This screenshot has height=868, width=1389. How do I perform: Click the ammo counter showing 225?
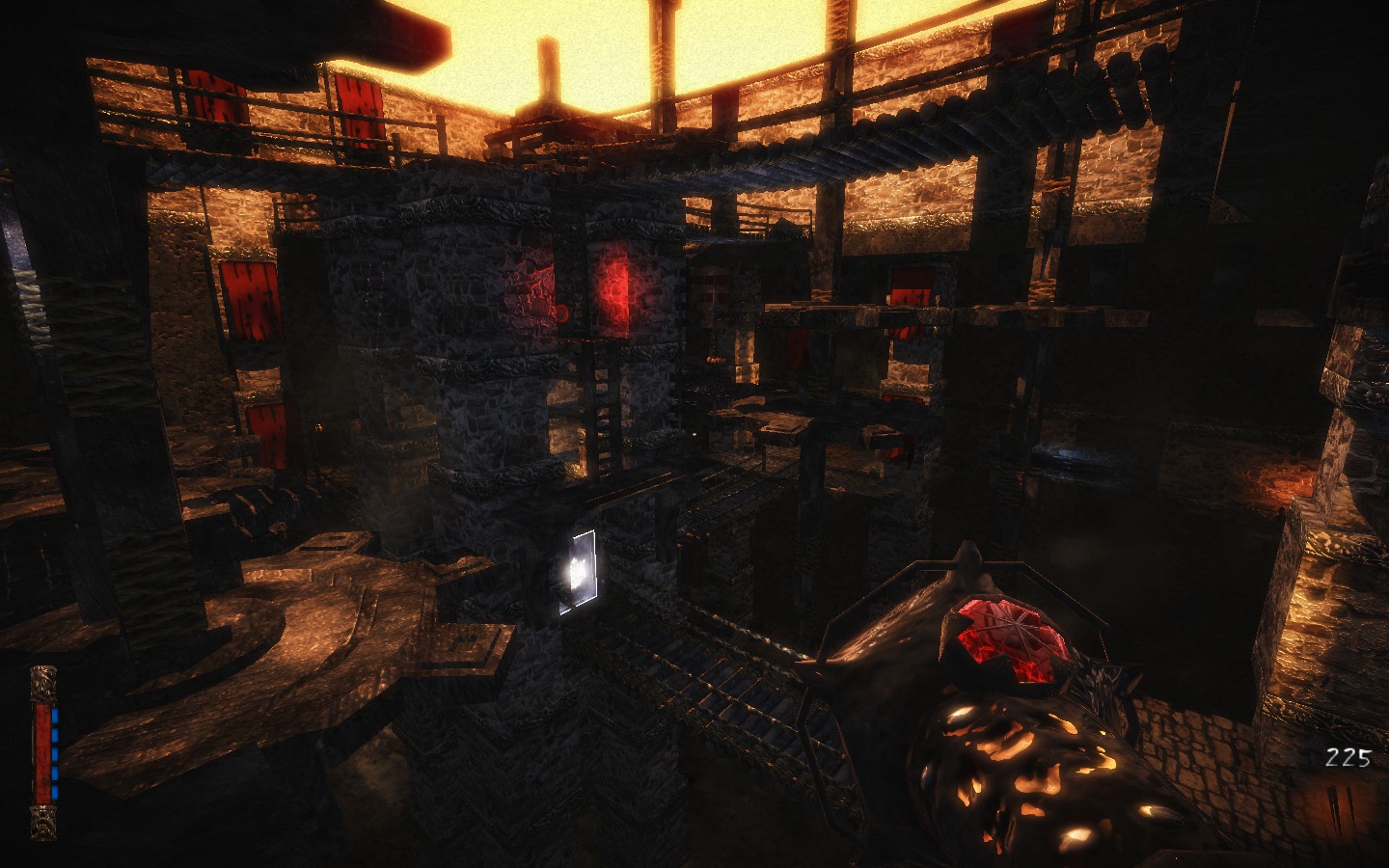click(1348, 755)
